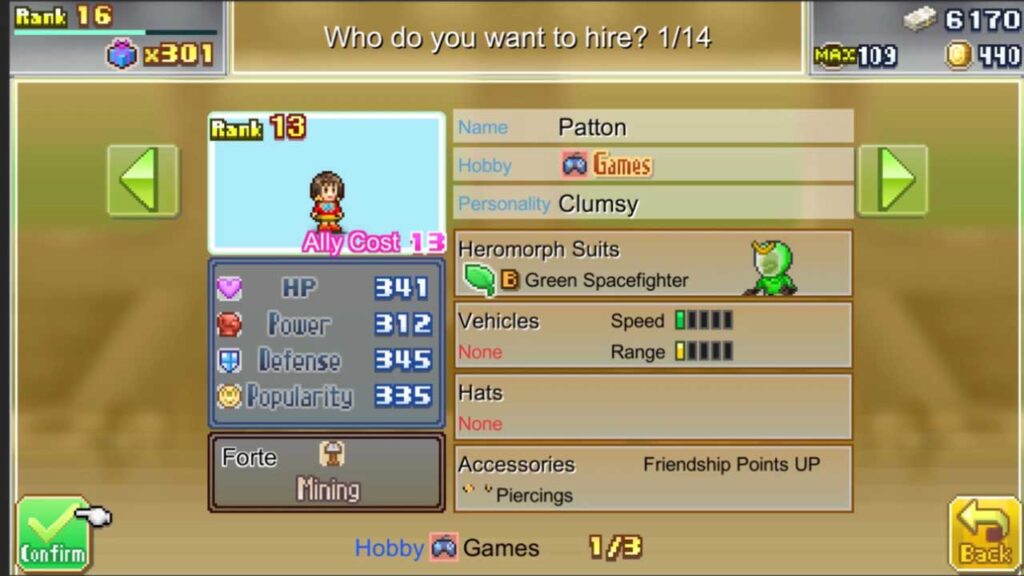Open the Vehicles panel
1024x576 pixels.
[x=653, y=336]
